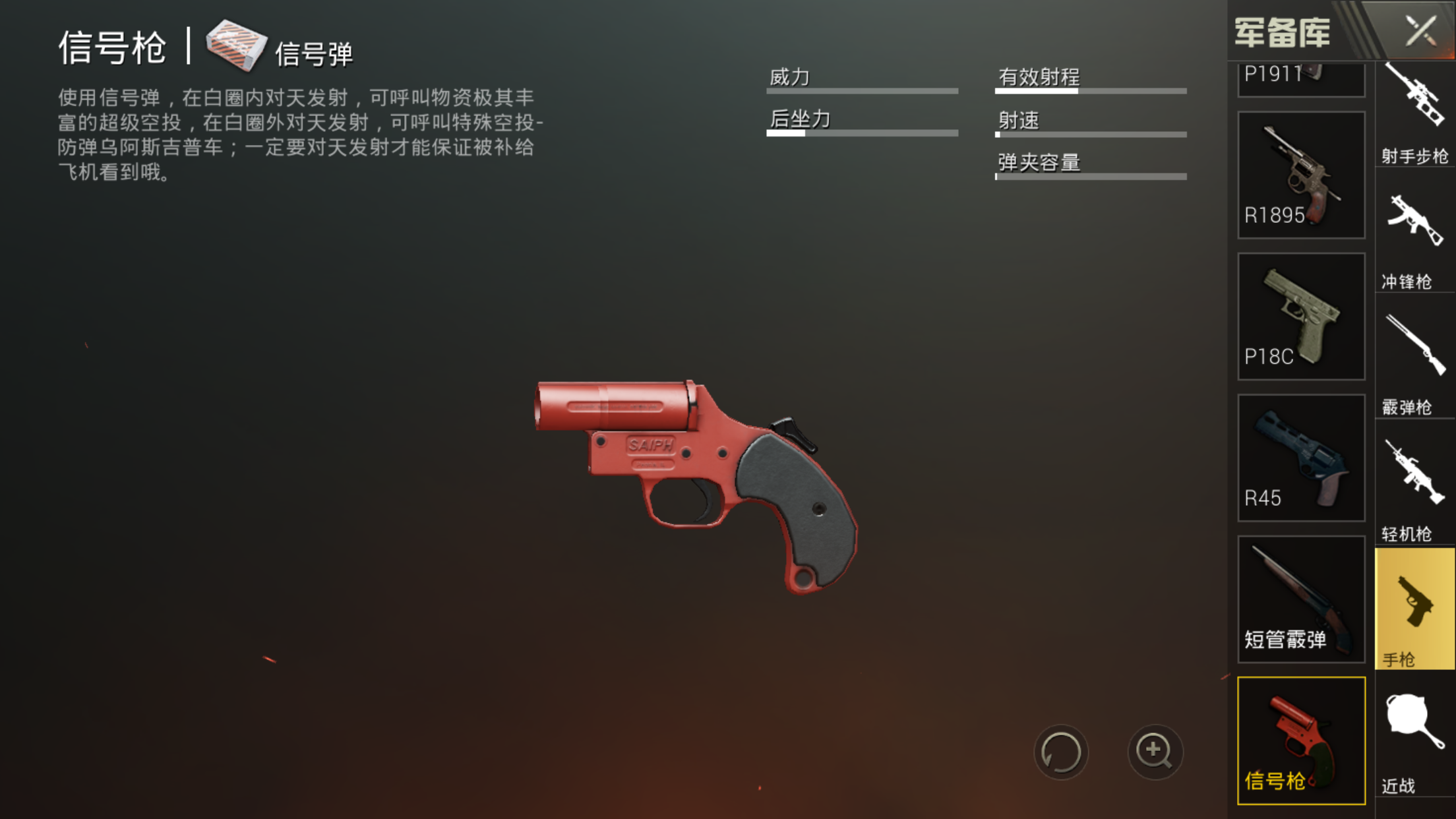Image resolution: width=1456 pixels, height=819 pixels.
Task: Pick the R45 revolver
Action: click(x=1300, y=458)
